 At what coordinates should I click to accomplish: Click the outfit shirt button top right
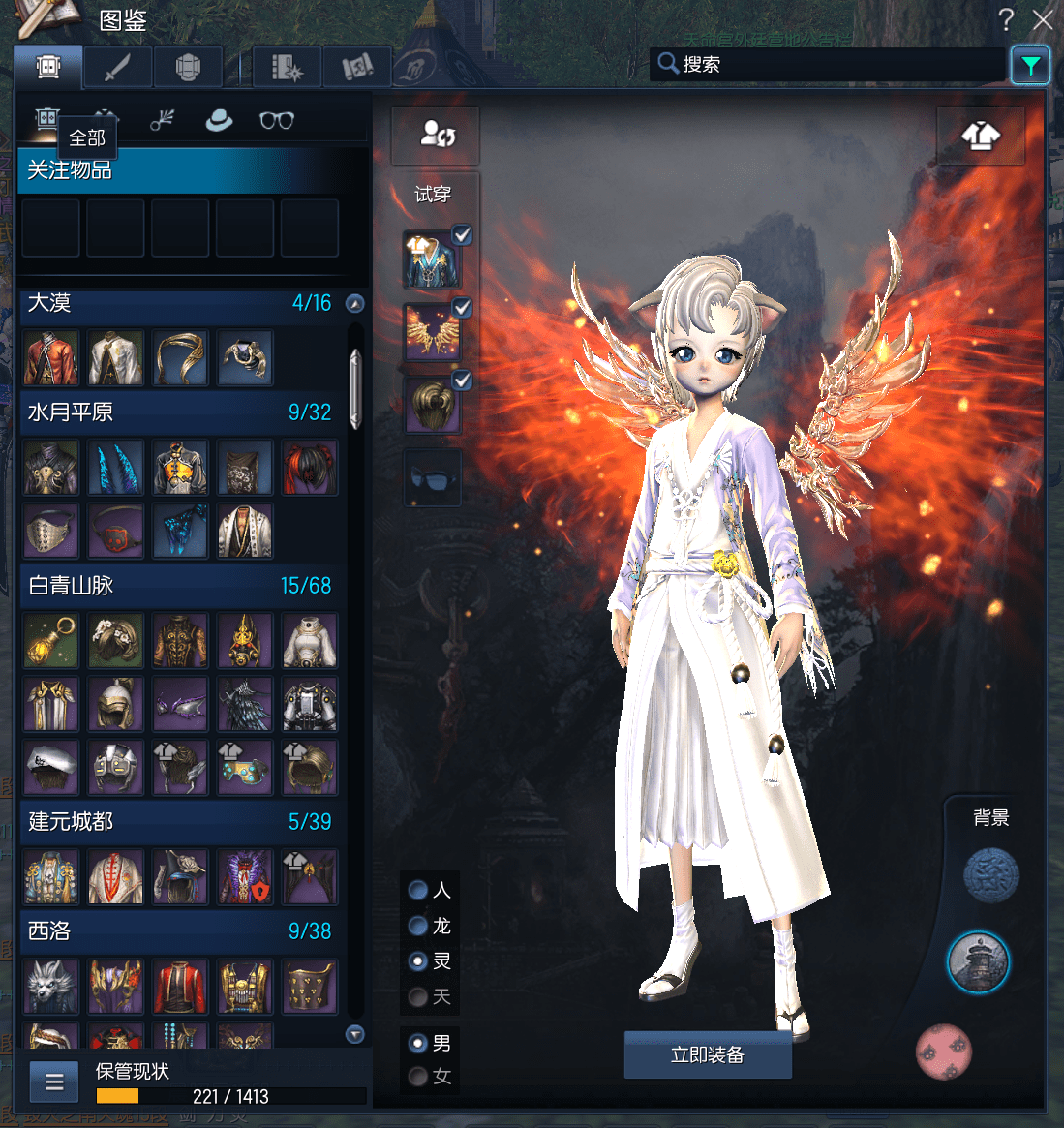click(981, 137)
